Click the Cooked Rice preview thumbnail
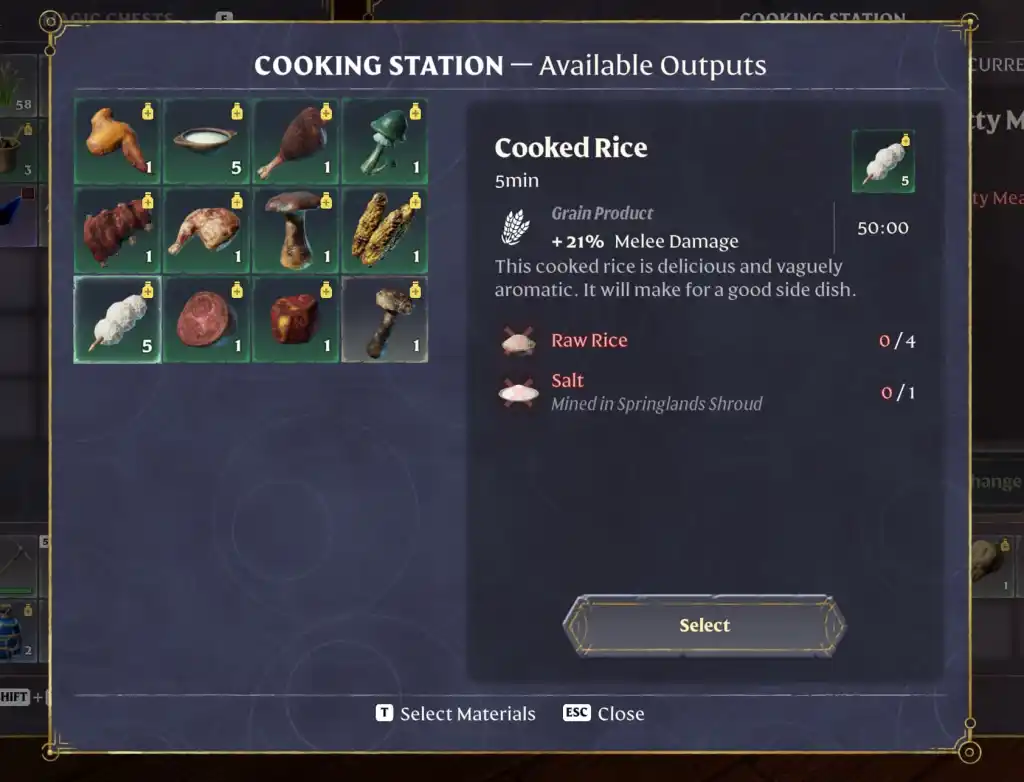This screenshot has height=782, width=1024. (883, 161)
